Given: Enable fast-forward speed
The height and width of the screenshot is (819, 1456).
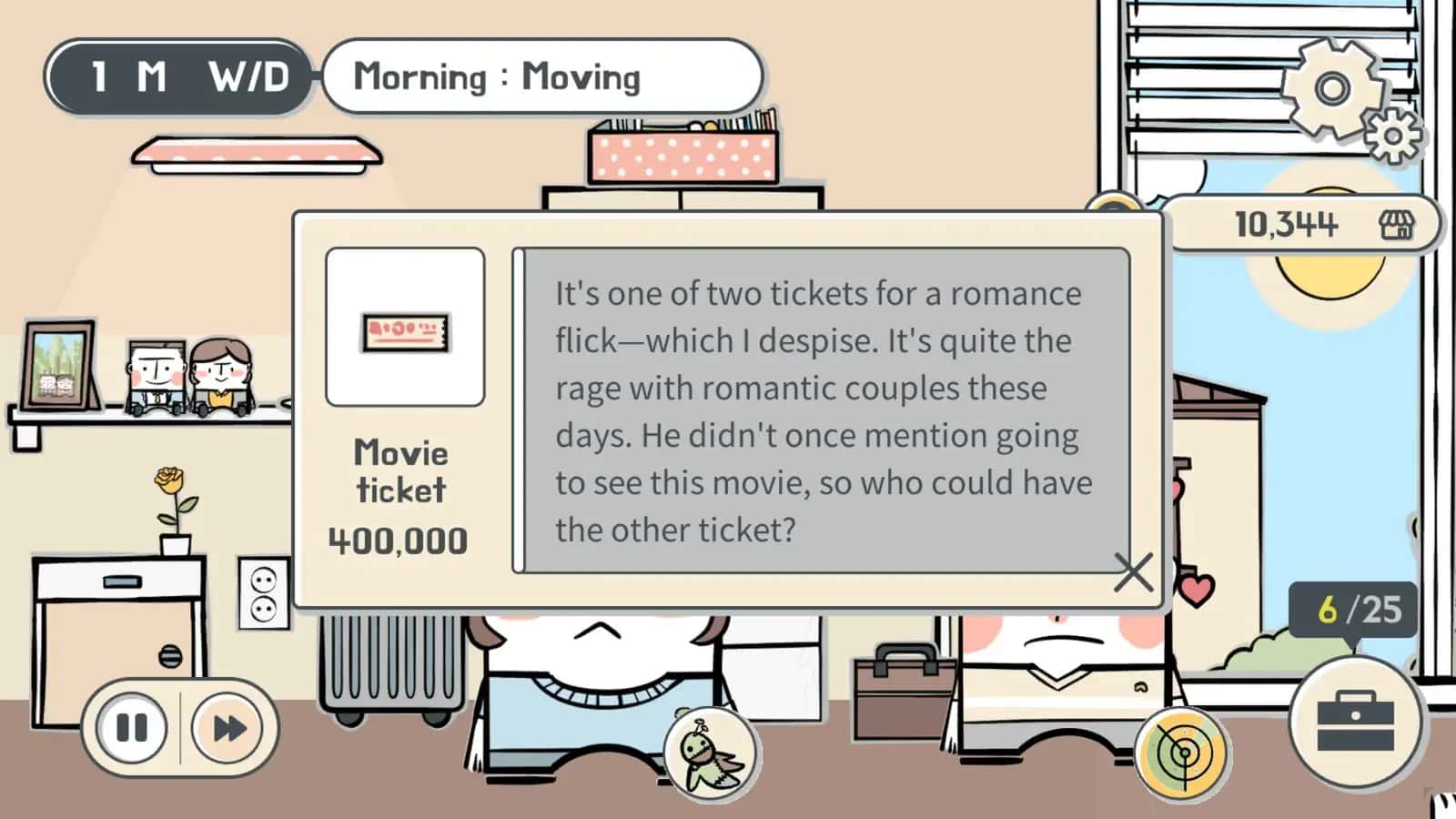Looking at the screenshot, I should [x=227, y=727].
